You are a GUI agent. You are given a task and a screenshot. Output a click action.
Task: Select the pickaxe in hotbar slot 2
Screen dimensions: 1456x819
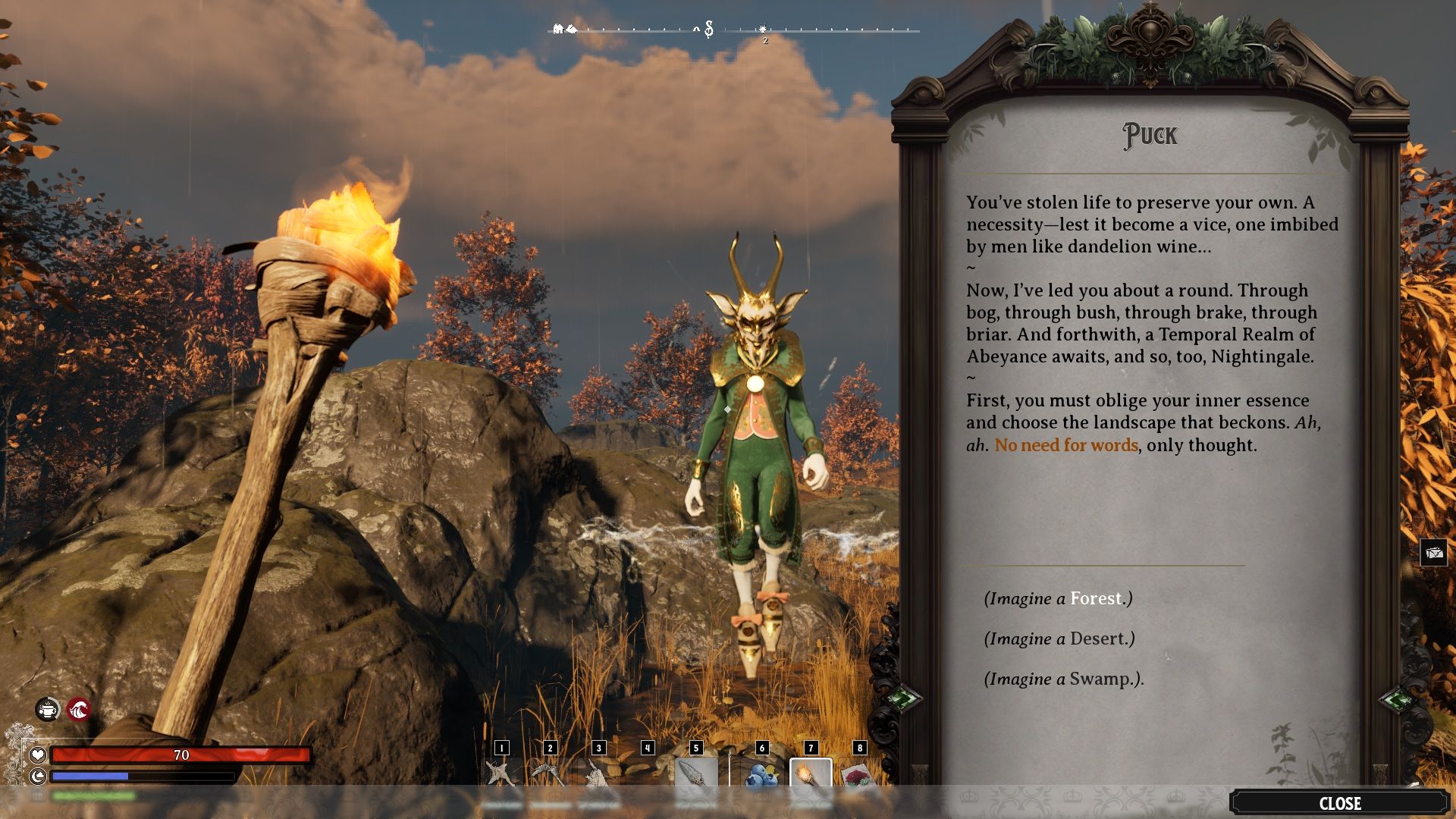tap(550, 774)
